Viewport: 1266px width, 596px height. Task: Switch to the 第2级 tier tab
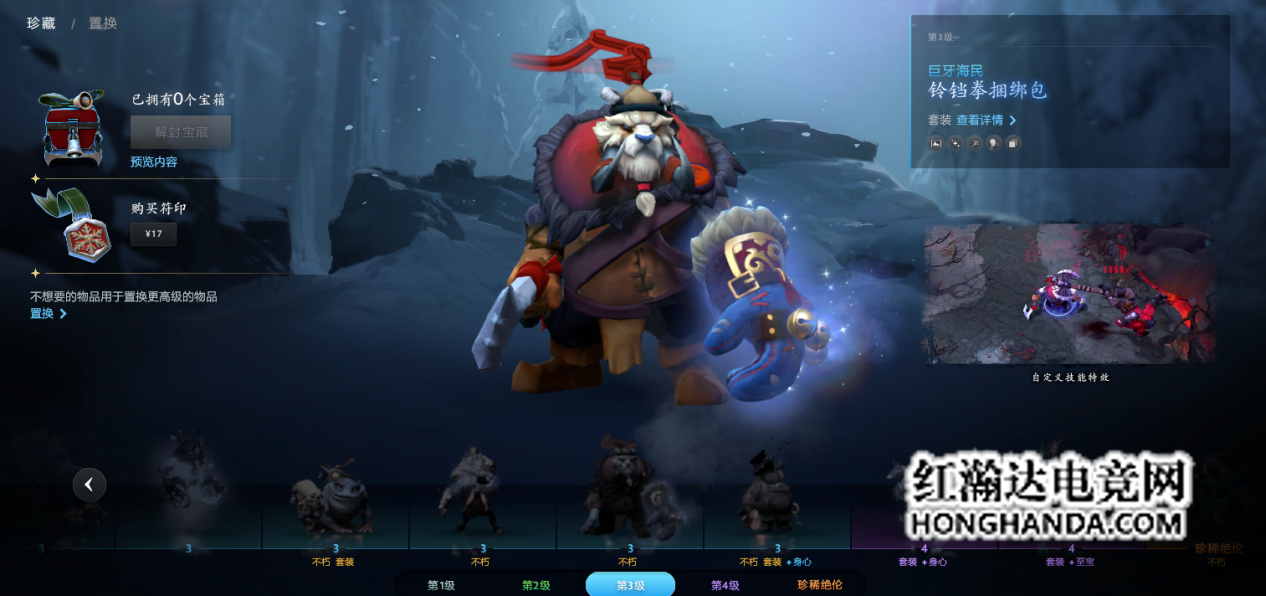click(x=536, y=585)
